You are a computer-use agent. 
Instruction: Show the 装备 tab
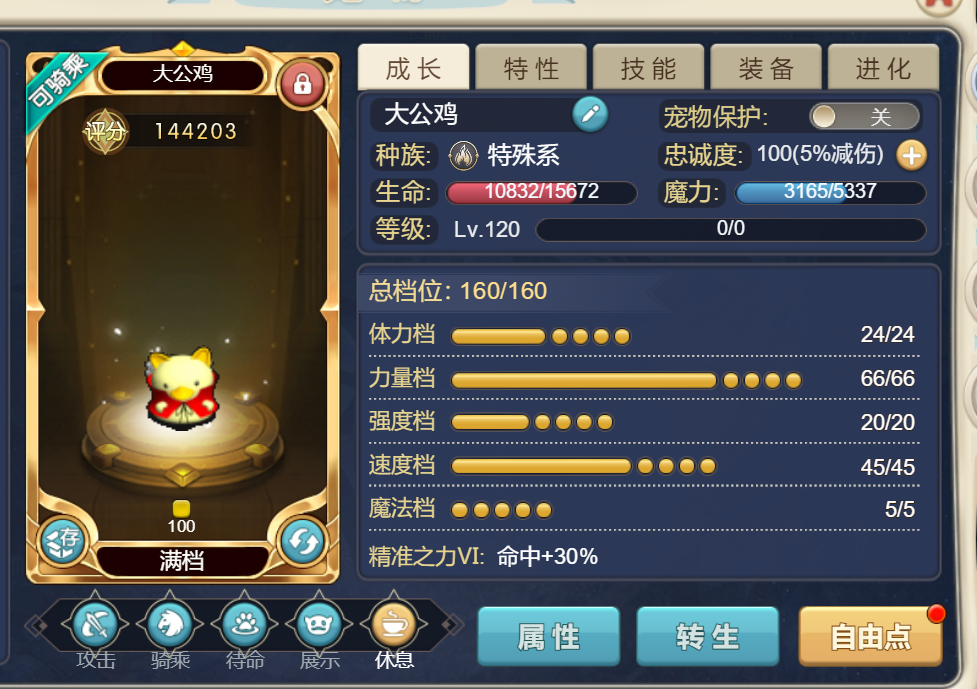[767, 68]
